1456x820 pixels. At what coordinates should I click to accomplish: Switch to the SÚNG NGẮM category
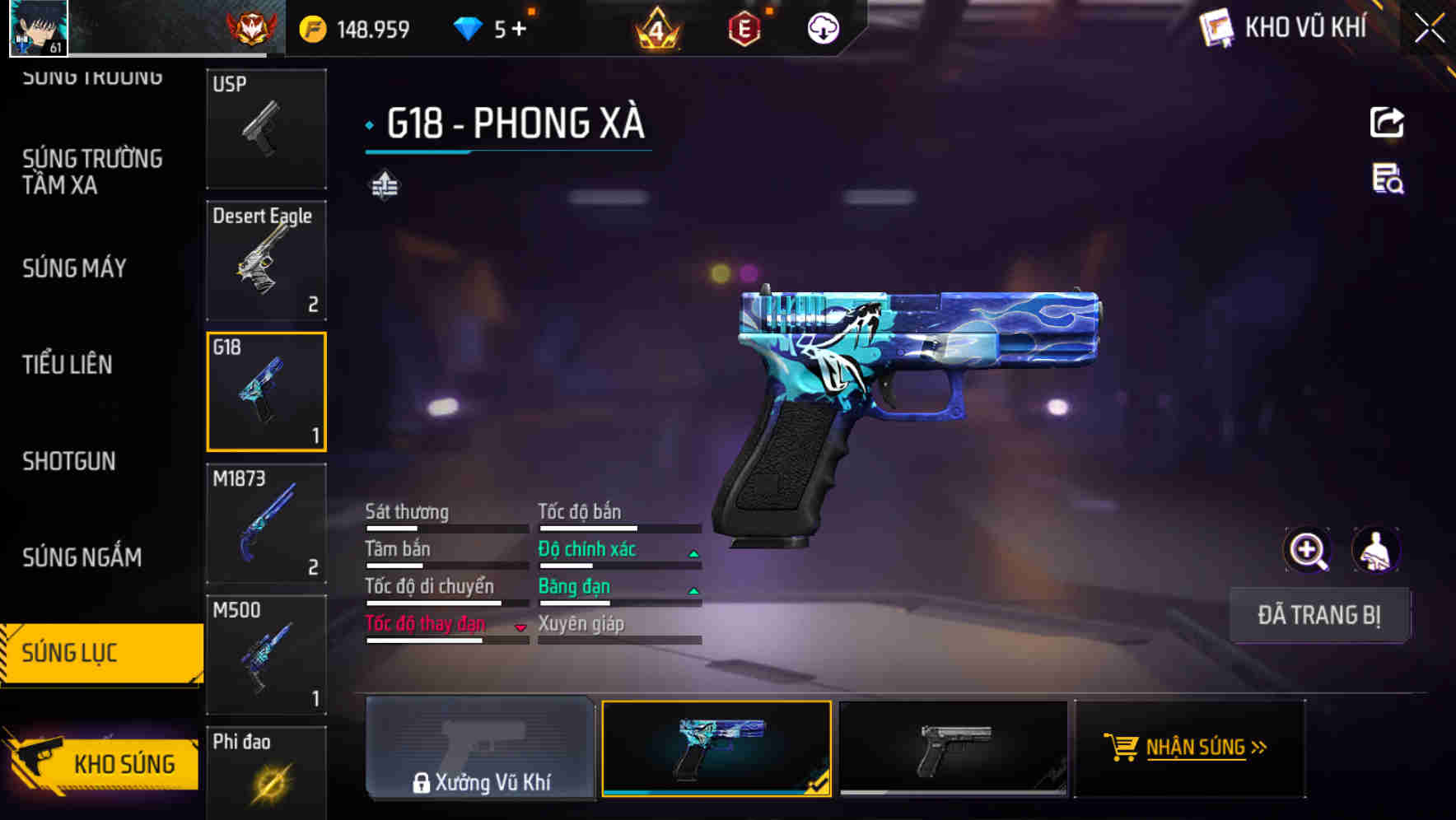pos(82,557)
